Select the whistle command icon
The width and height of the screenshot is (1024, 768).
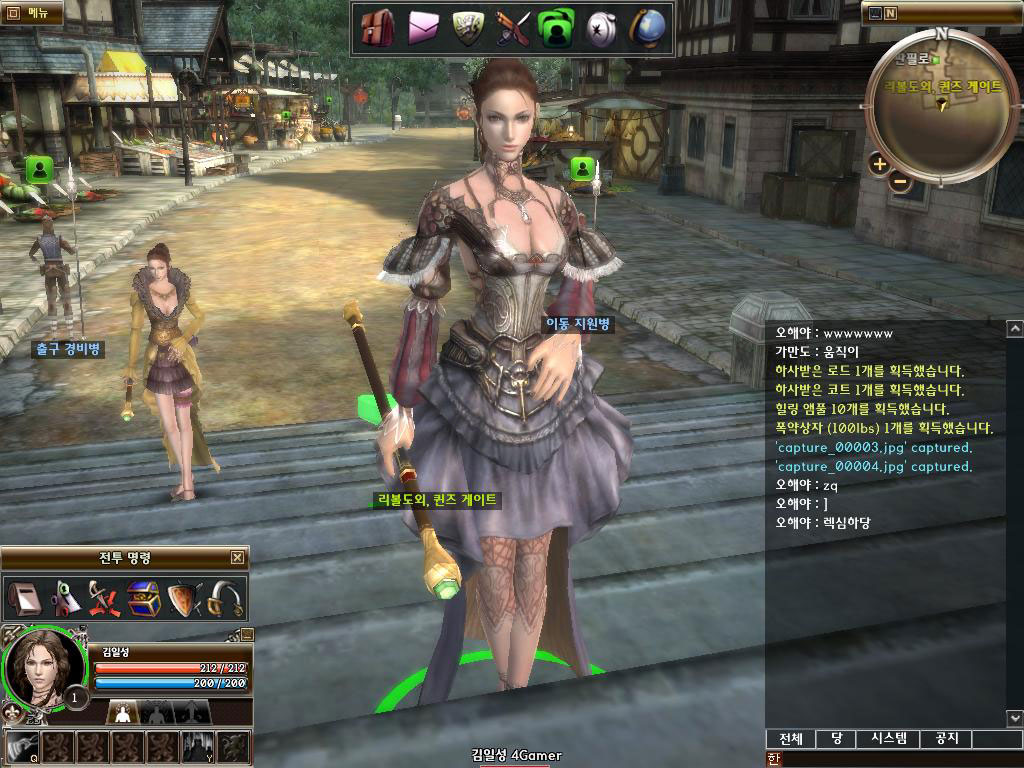[23, 599]
